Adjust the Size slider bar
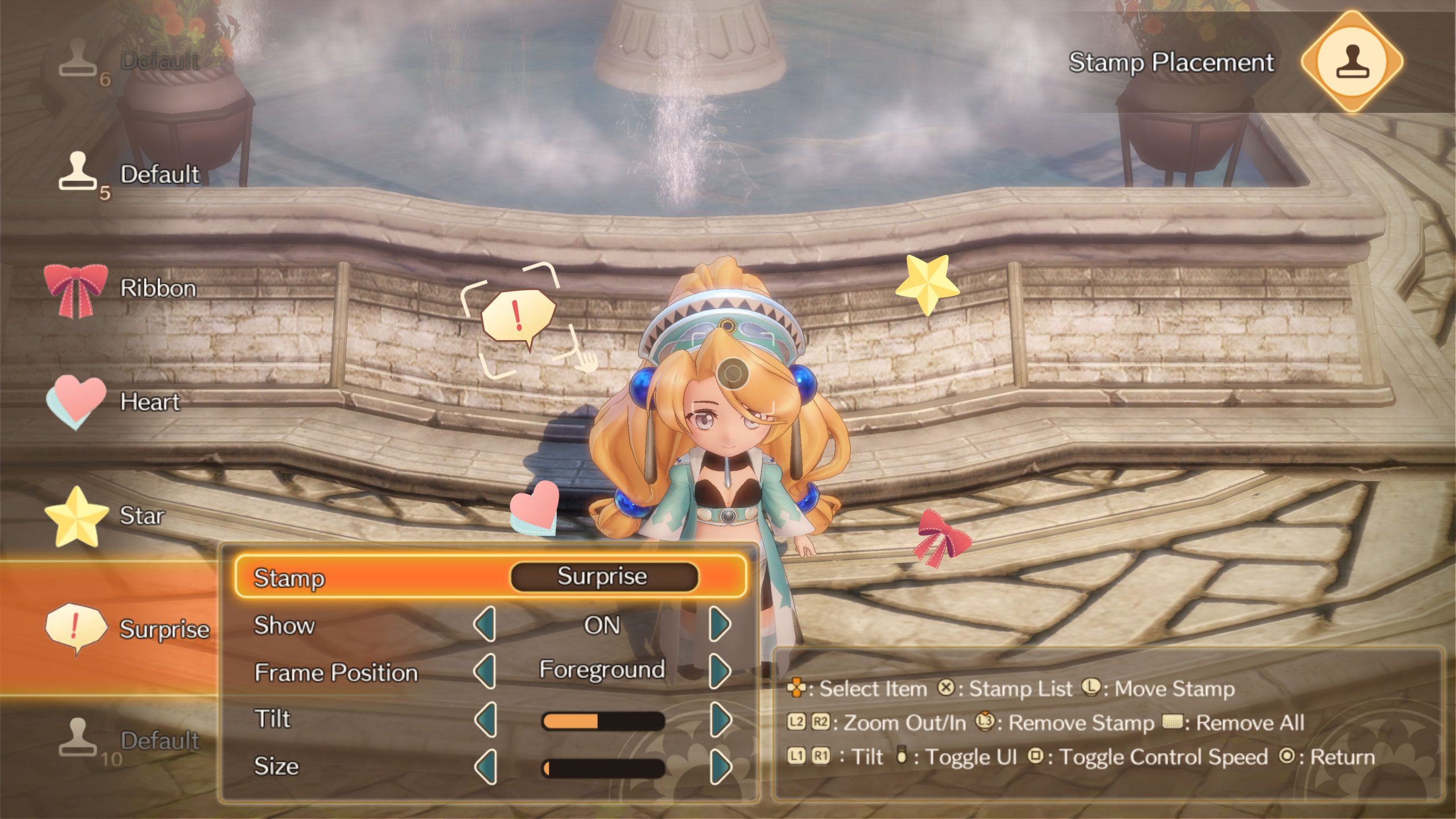The image size is (1456, 819). coord(603,768)
